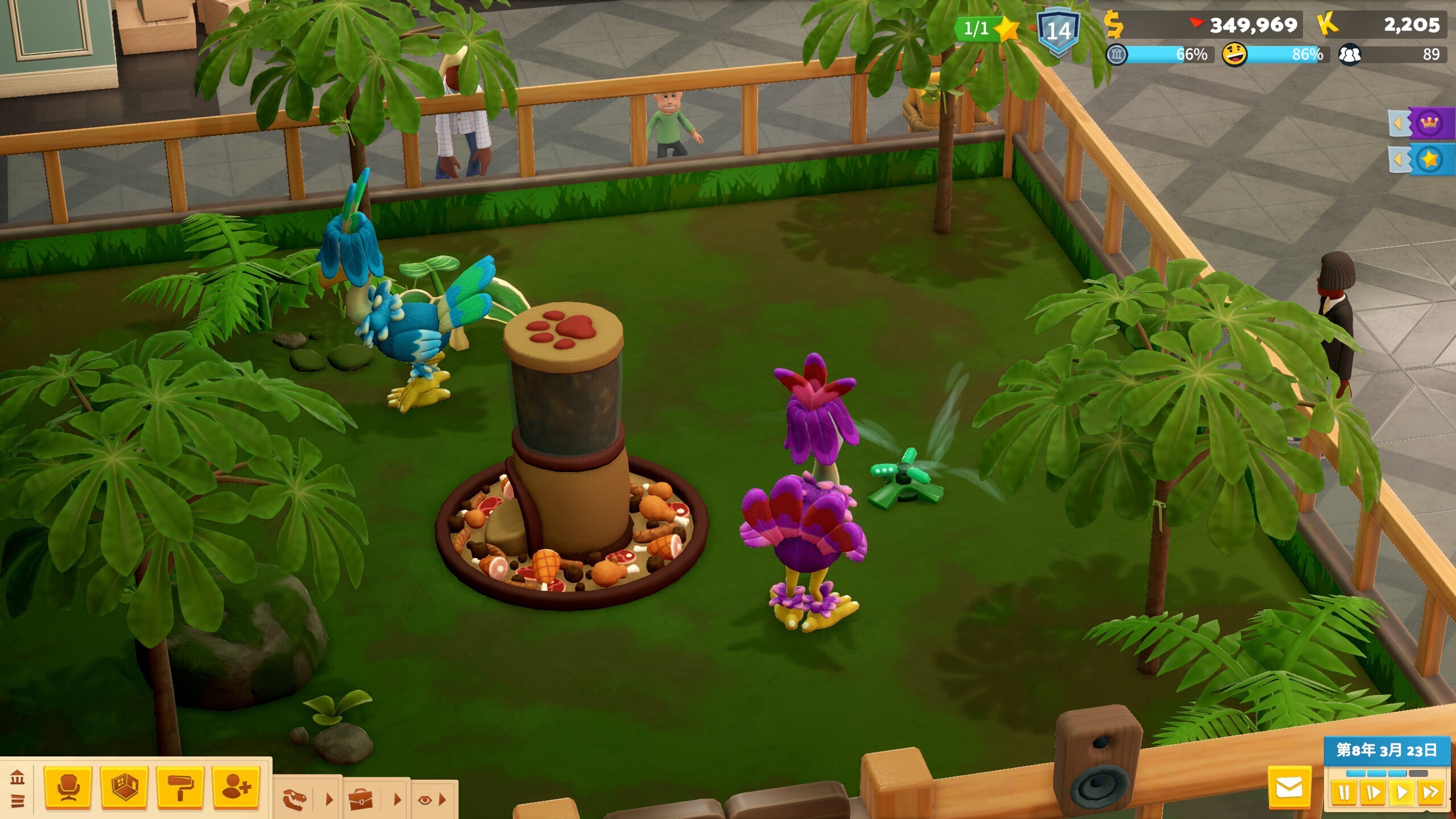Screen dimensions: 1456x819
Task: Set game speed to fast forward
Action: tap(1430, 793)
